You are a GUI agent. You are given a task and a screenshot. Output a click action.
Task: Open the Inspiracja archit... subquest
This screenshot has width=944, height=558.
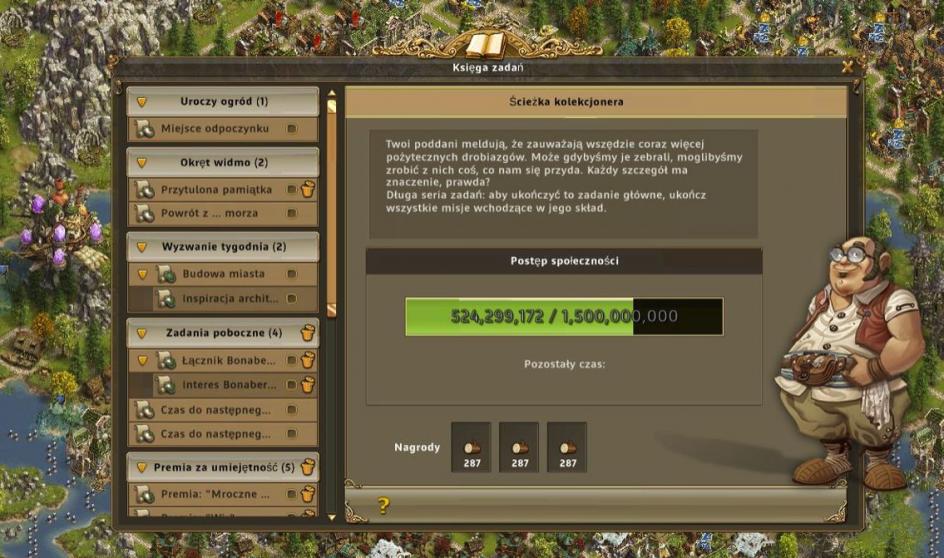click(228, 298)
